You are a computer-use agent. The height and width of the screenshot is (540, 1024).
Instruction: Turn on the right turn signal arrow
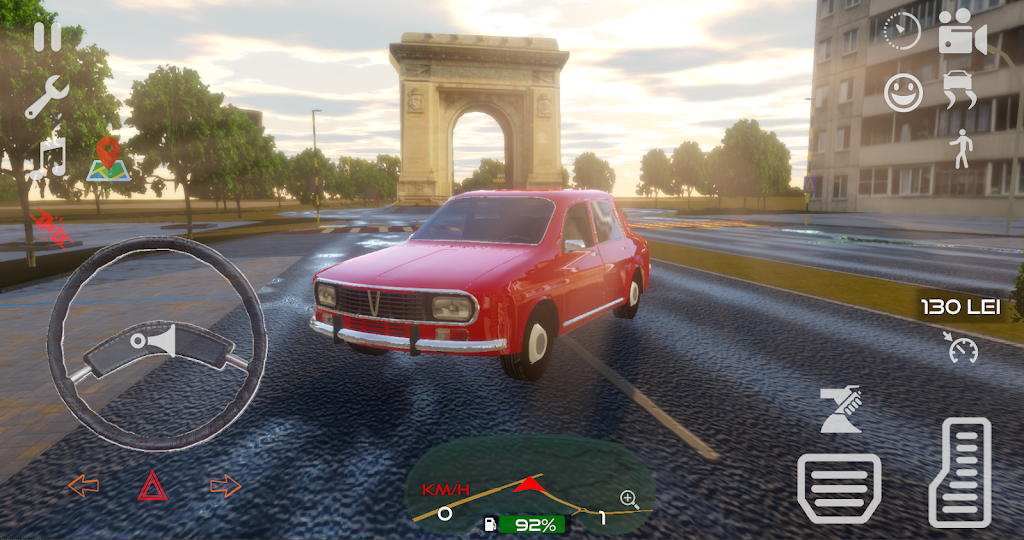tap(226, 486)
